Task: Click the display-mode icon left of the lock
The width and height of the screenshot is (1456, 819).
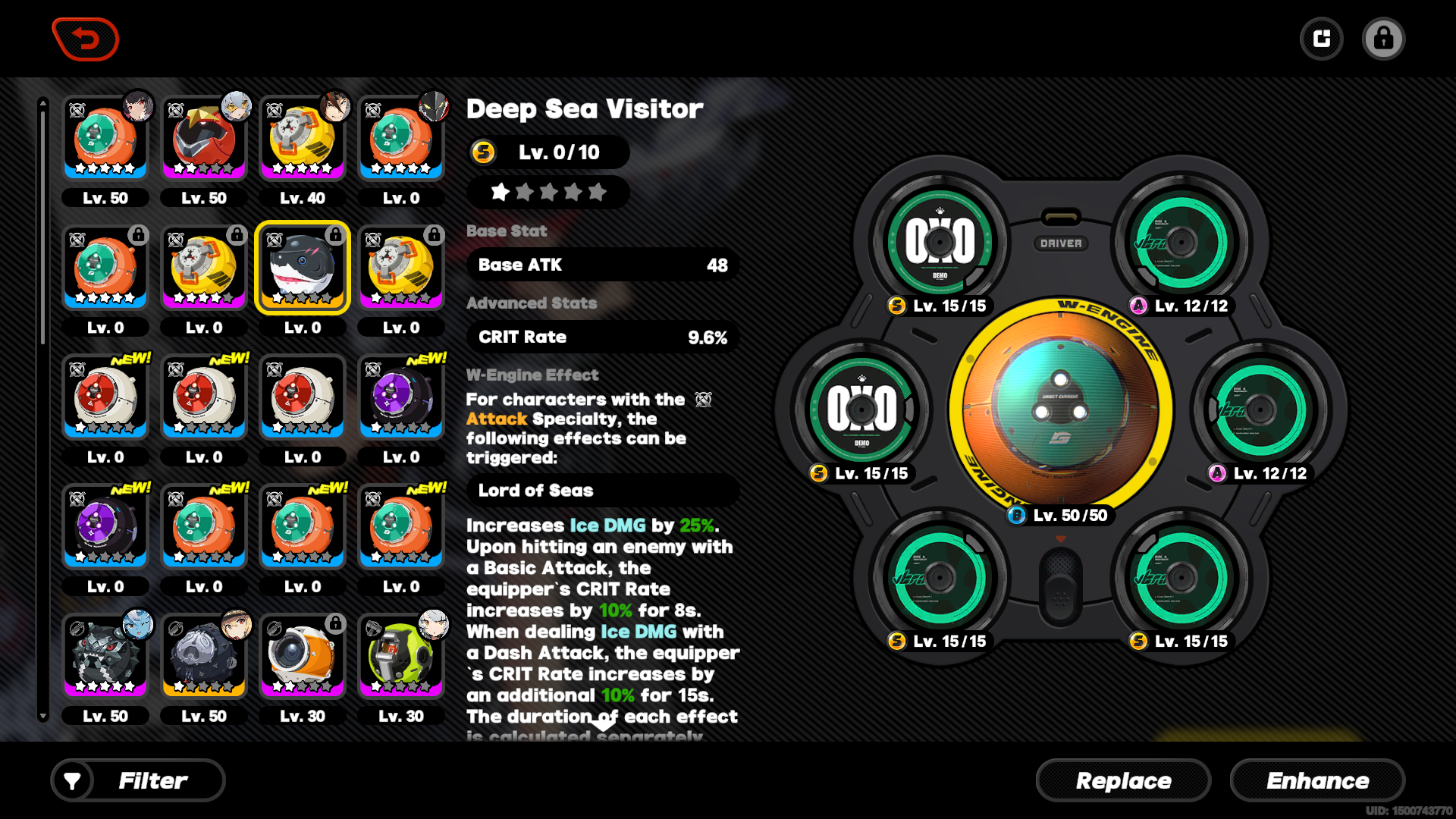Action: click(x=1322, y=38)
